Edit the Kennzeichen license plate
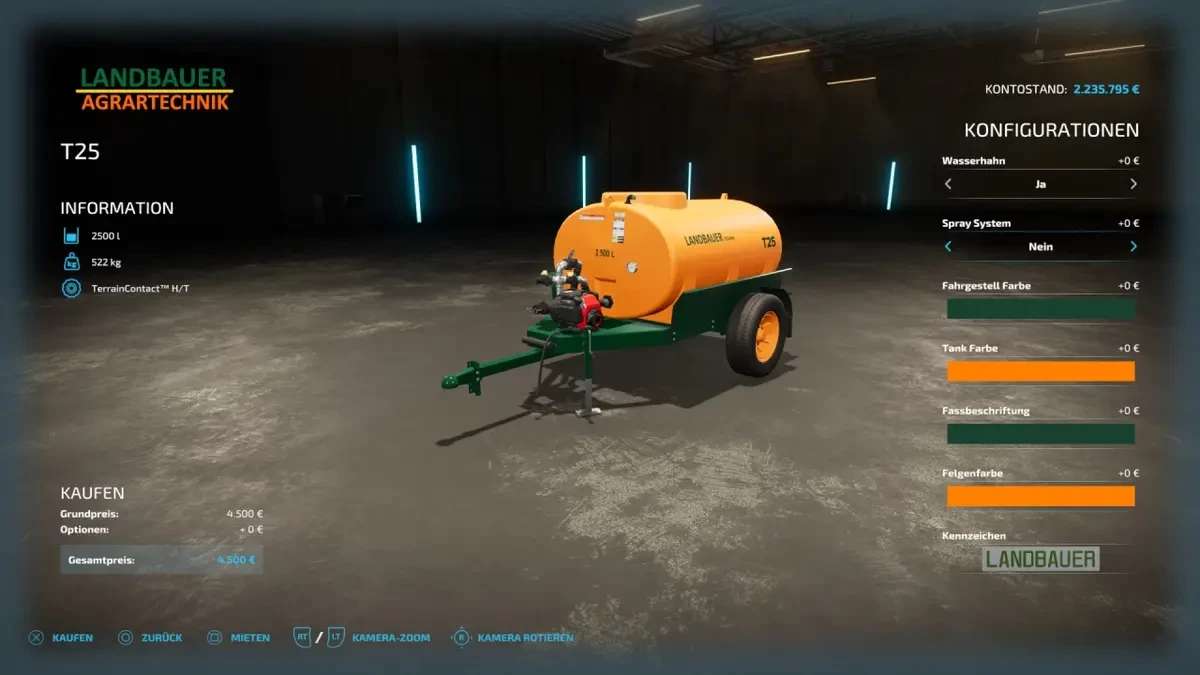This screenshot has height=675, width=1200. pos(1040,559)
